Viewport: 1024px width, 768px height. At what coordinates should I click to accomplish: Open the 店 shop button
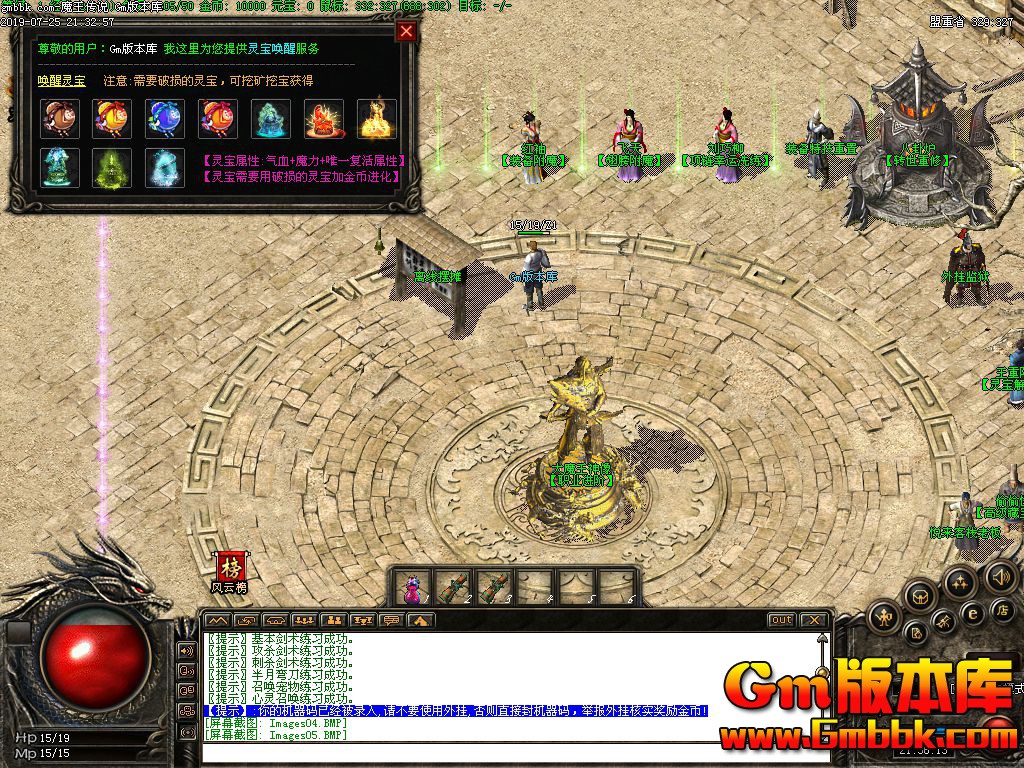tap(1002, 608)
